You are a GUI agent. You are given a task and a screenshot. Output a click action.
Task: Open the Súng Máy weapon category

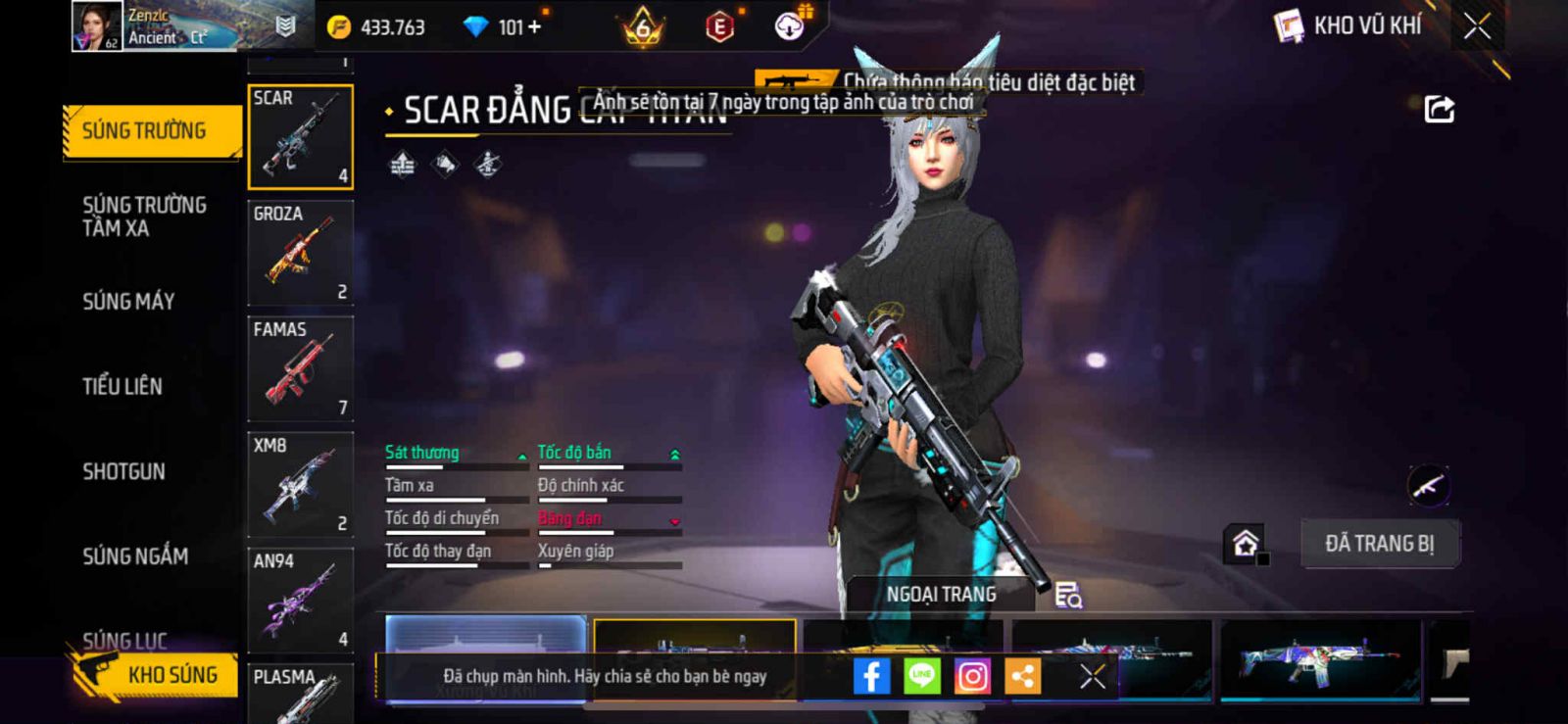tap(128, 302)
